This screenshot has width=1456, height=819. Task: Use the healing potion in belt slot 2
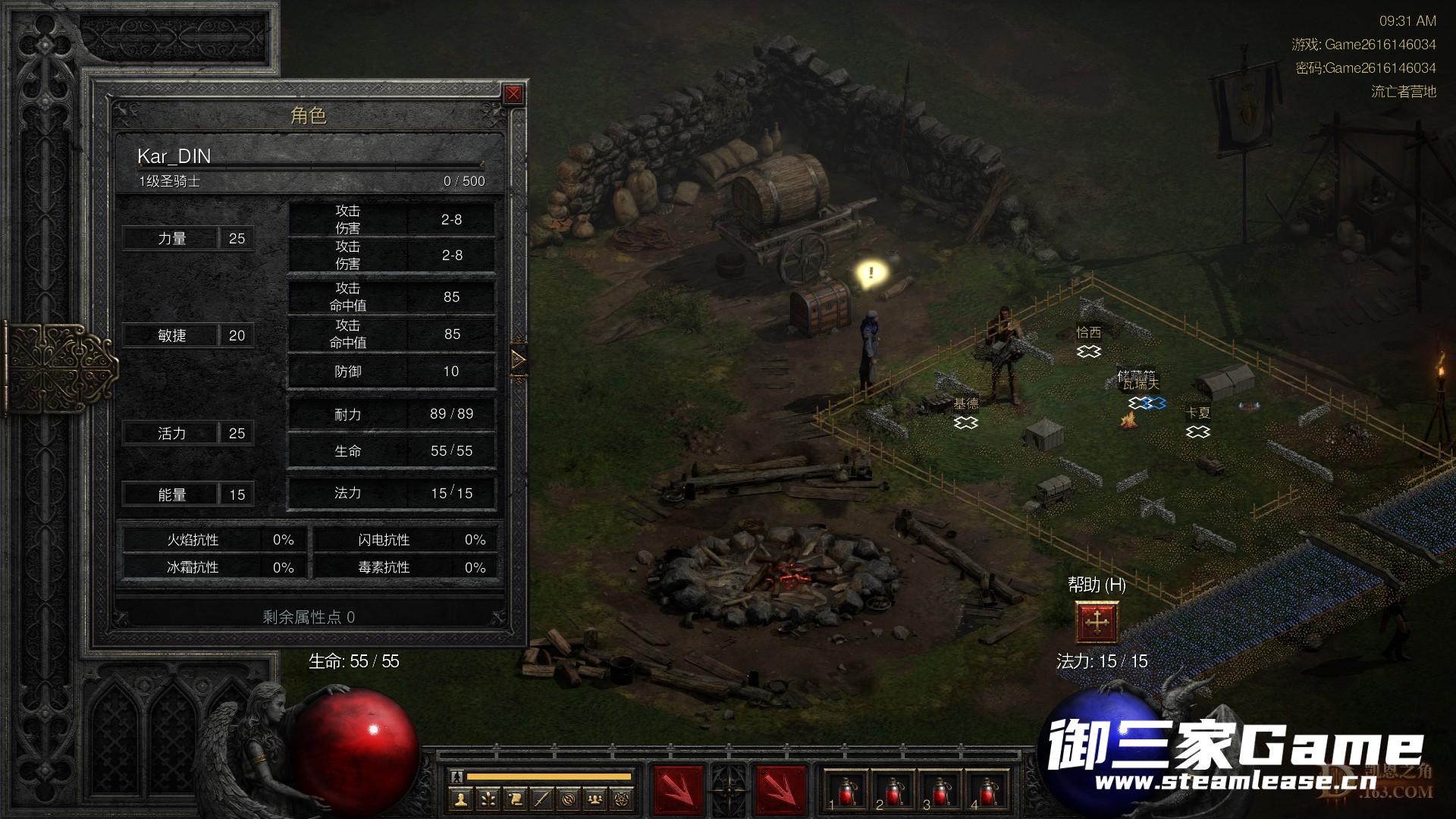click(x=893, y=791)
